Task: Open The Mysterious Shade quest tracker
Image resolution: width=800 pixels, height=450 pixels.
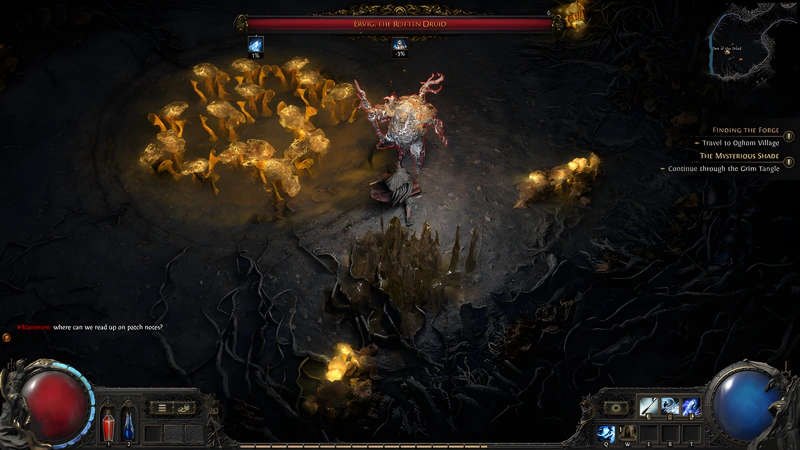Action: tap(739, 156)
